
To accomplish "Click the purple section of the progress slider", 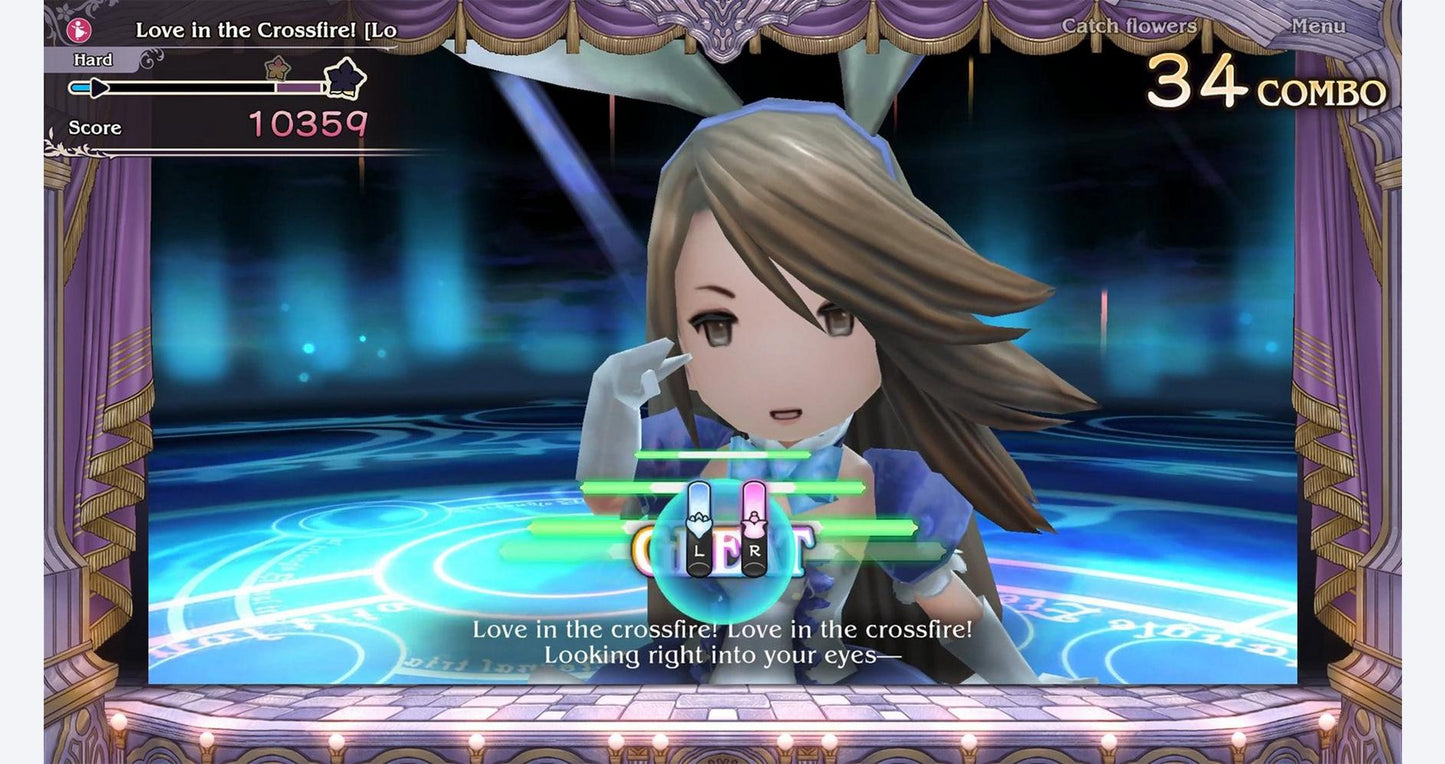I will tap(300, 88).
